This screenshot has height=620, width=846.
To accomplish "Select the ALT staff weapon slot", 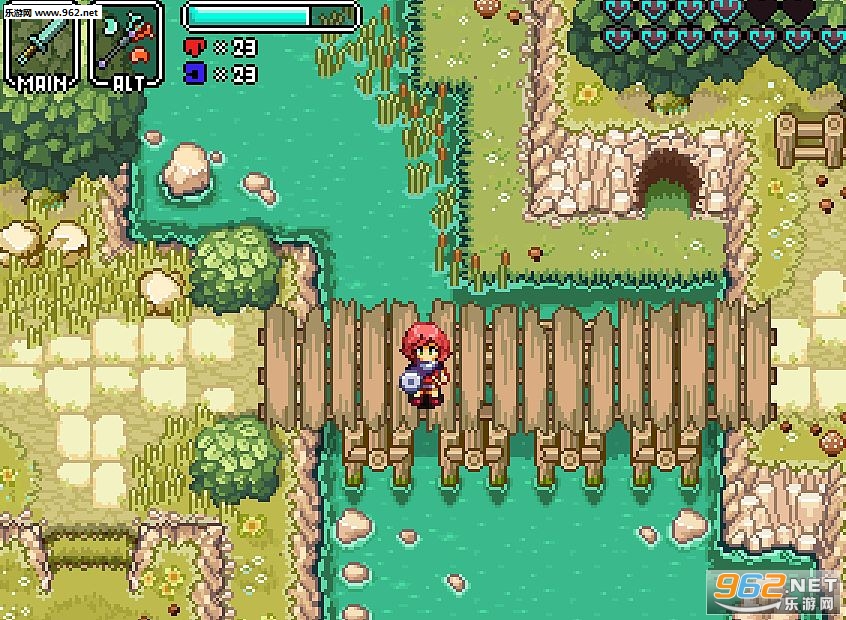I will (127, 42).
